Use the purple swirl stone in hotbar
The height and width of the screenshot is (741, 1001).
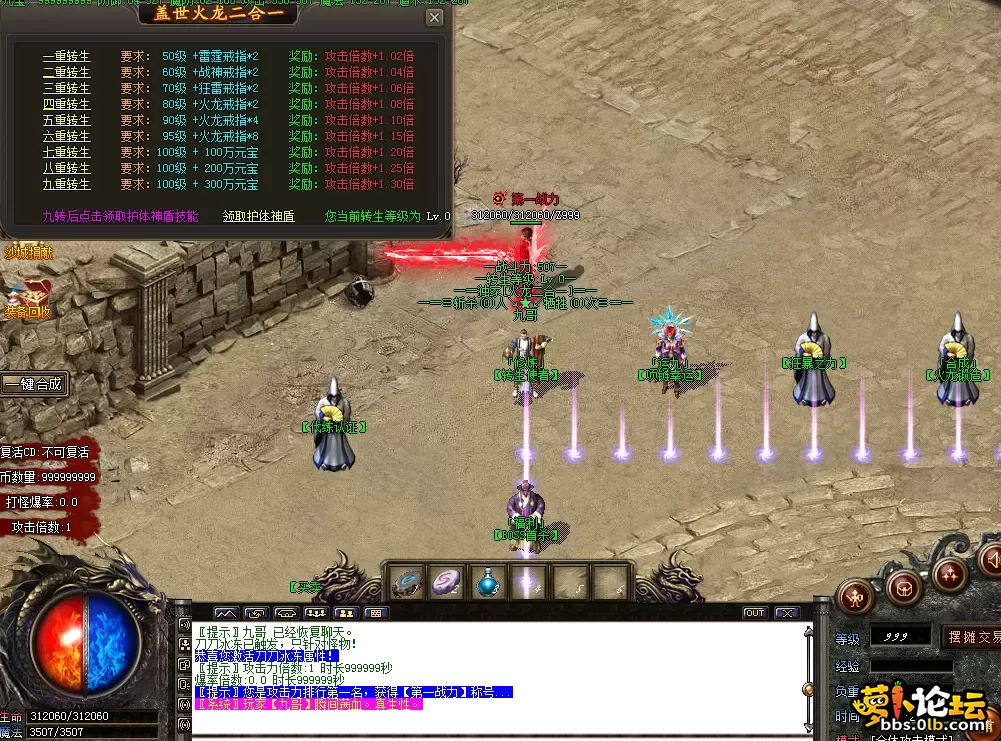[446, 582]
